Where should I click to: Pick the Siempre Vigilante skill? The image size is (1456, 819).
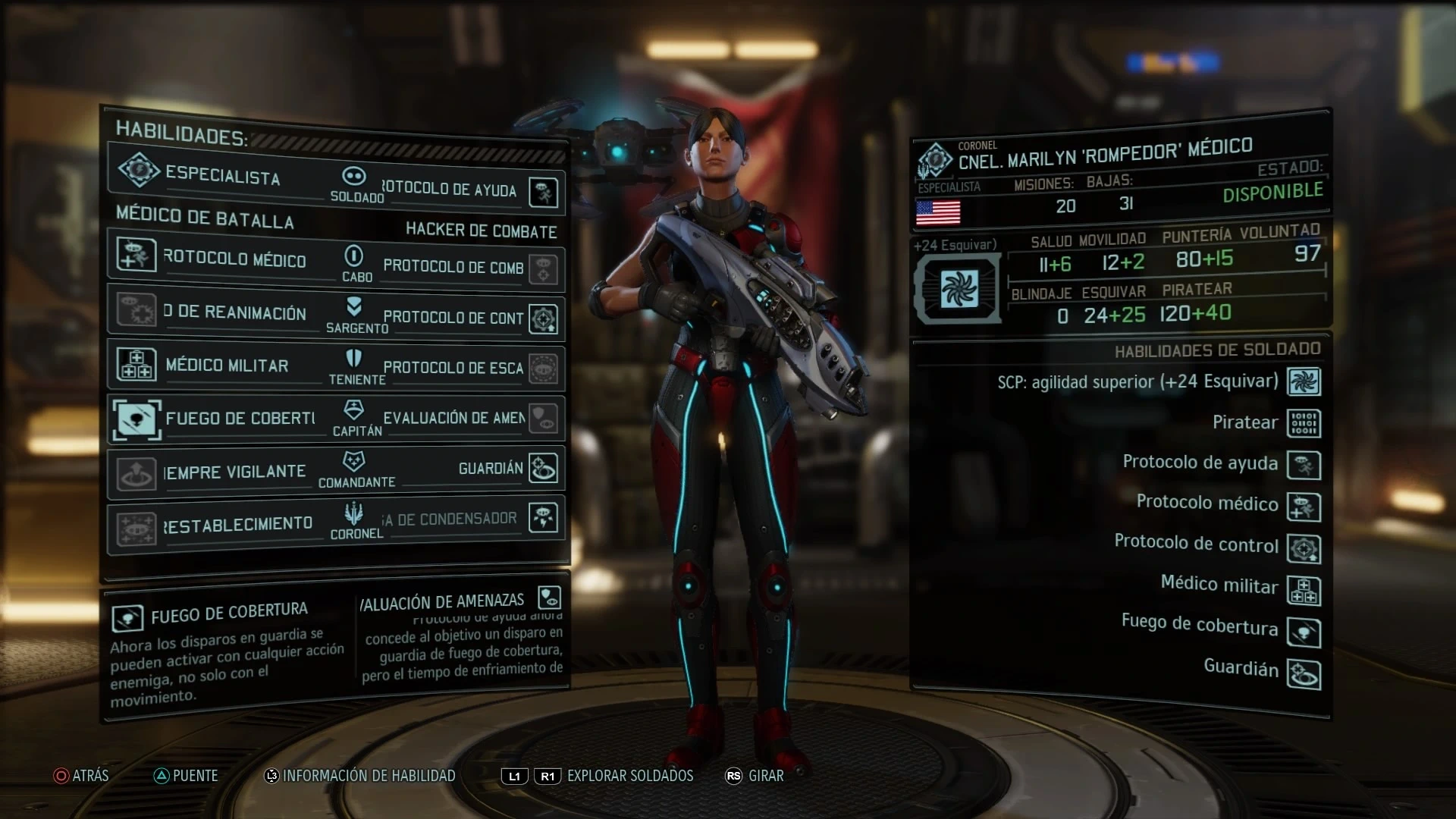220,472
